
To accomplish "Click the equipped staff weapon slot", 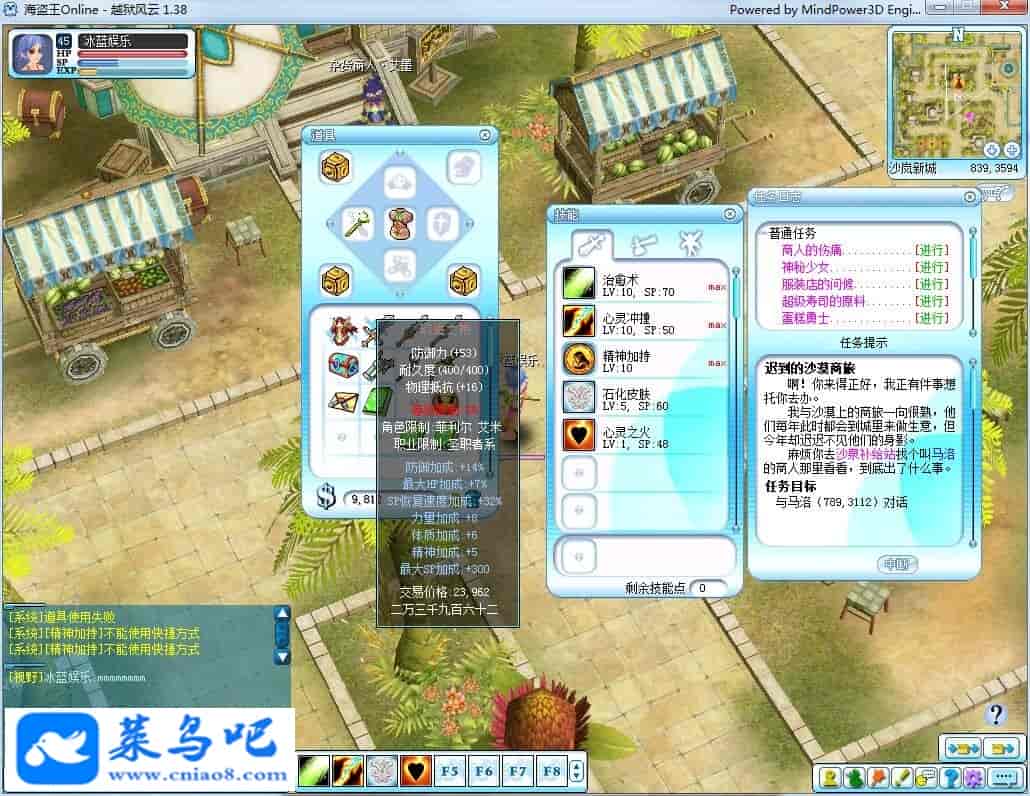I will pyautogui.click(x=358, y=224).
